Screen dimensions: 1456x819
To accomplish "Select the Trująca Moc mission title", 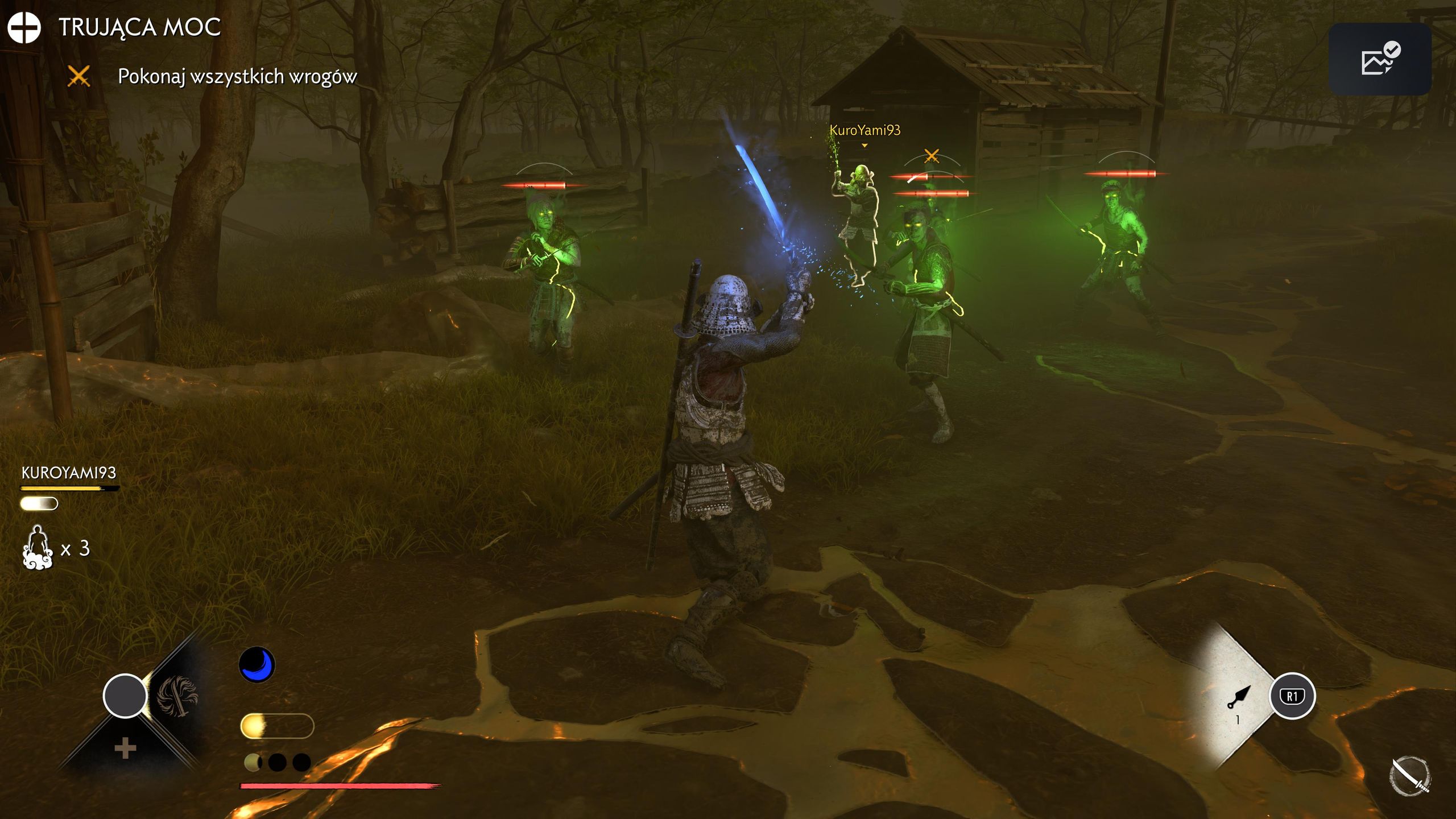I will click(x=139, y=27).
